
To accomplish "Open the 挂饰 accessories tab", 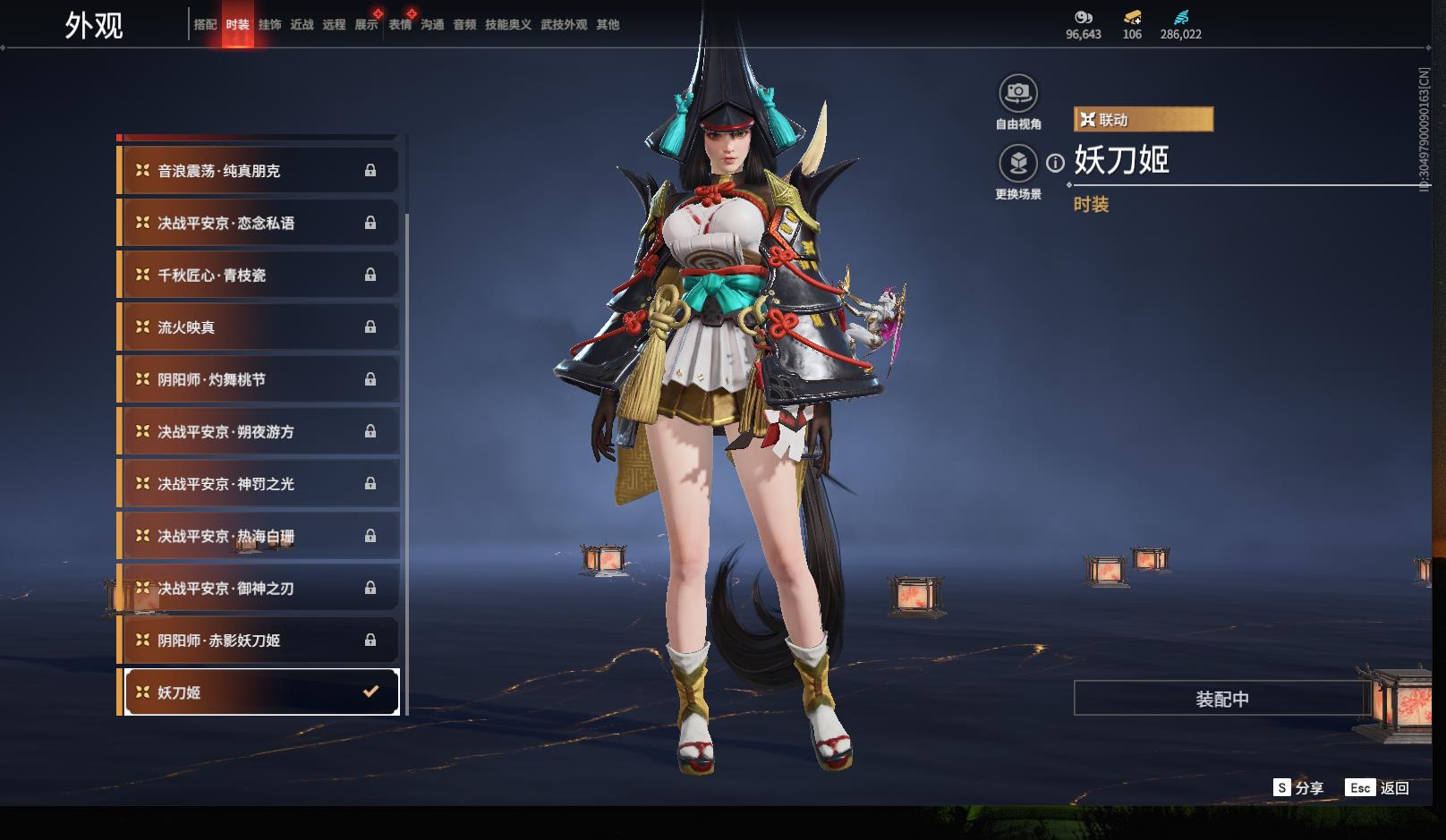I will [269, 25].
